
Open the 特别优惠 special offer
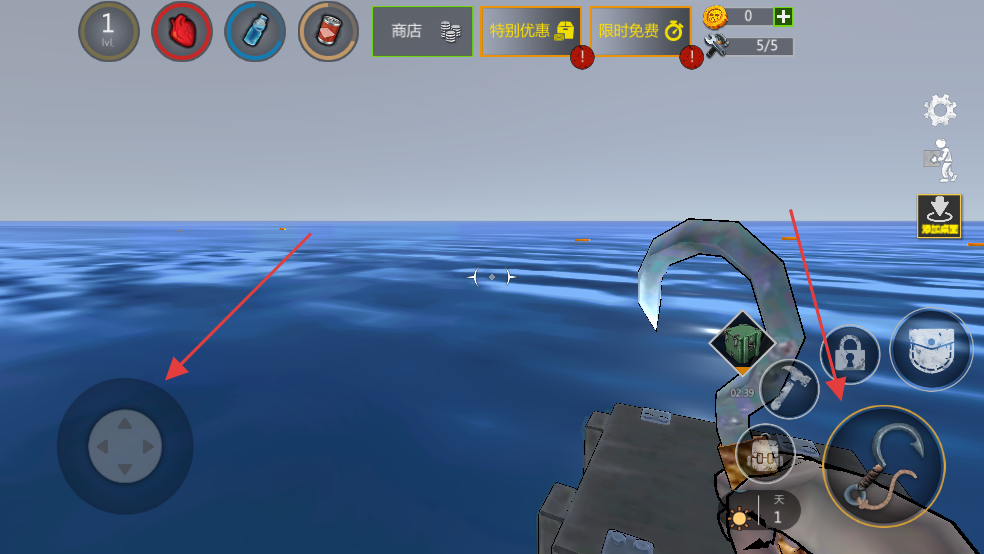(530, 31)
